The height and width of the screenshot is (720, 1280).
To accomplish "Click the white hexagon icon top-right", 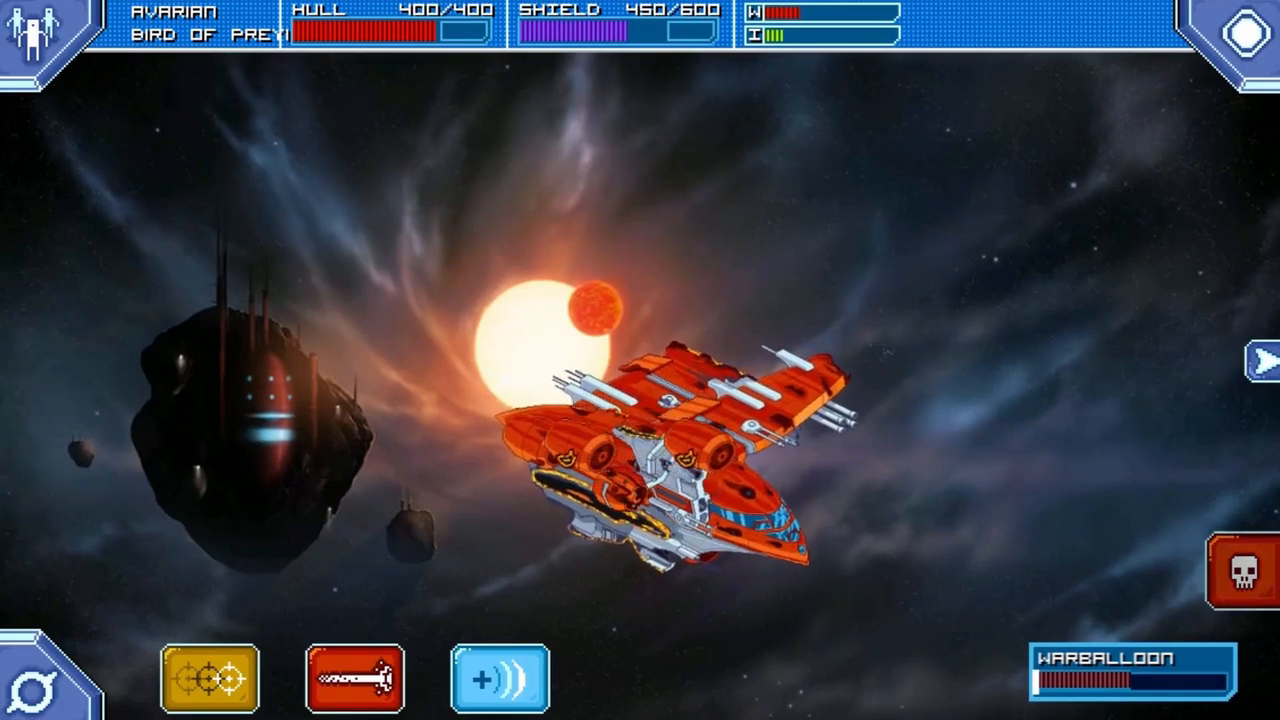I will [x=1245, y=33].
